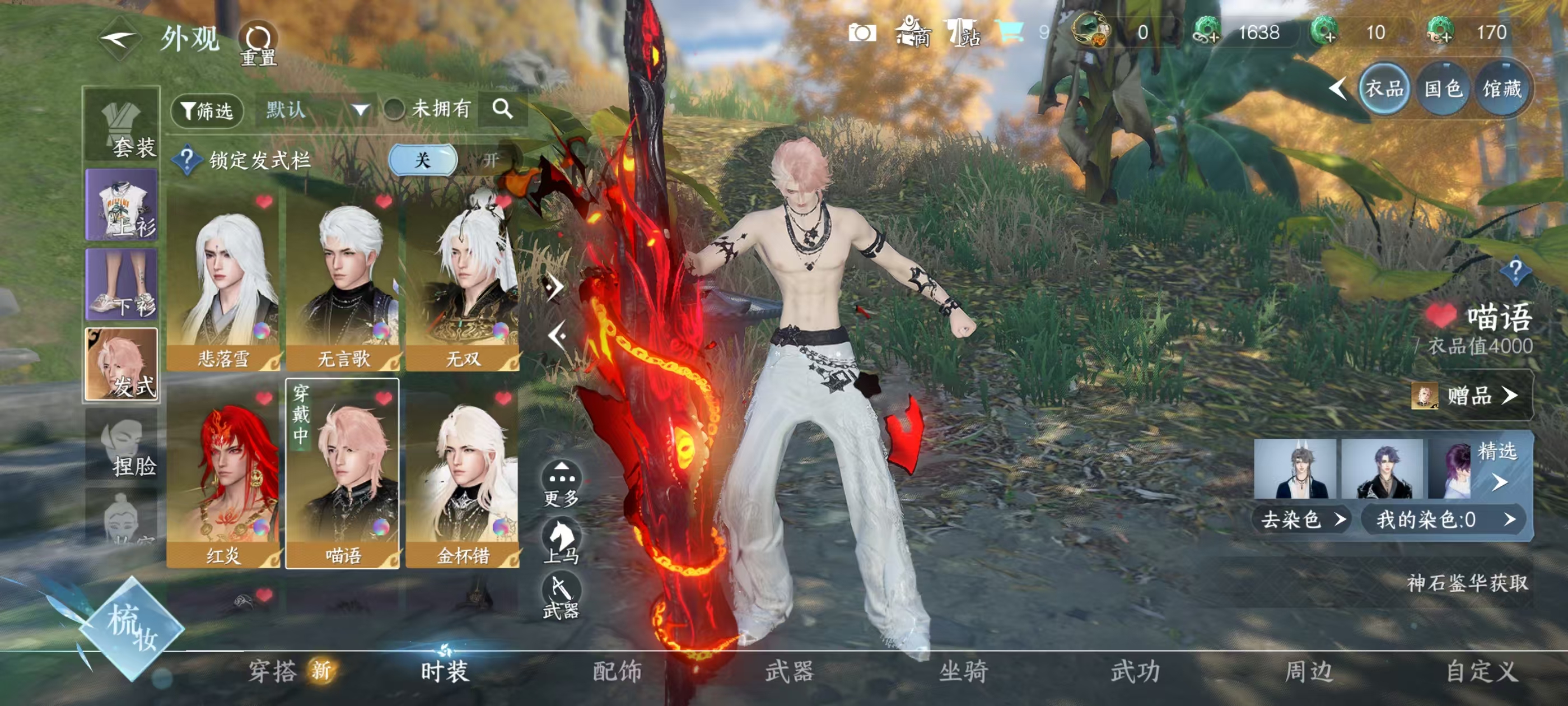Tap the camera screenshot icon
This screenshot has height=706, width=1568.
pyautogui.click(x=861, y=32)
